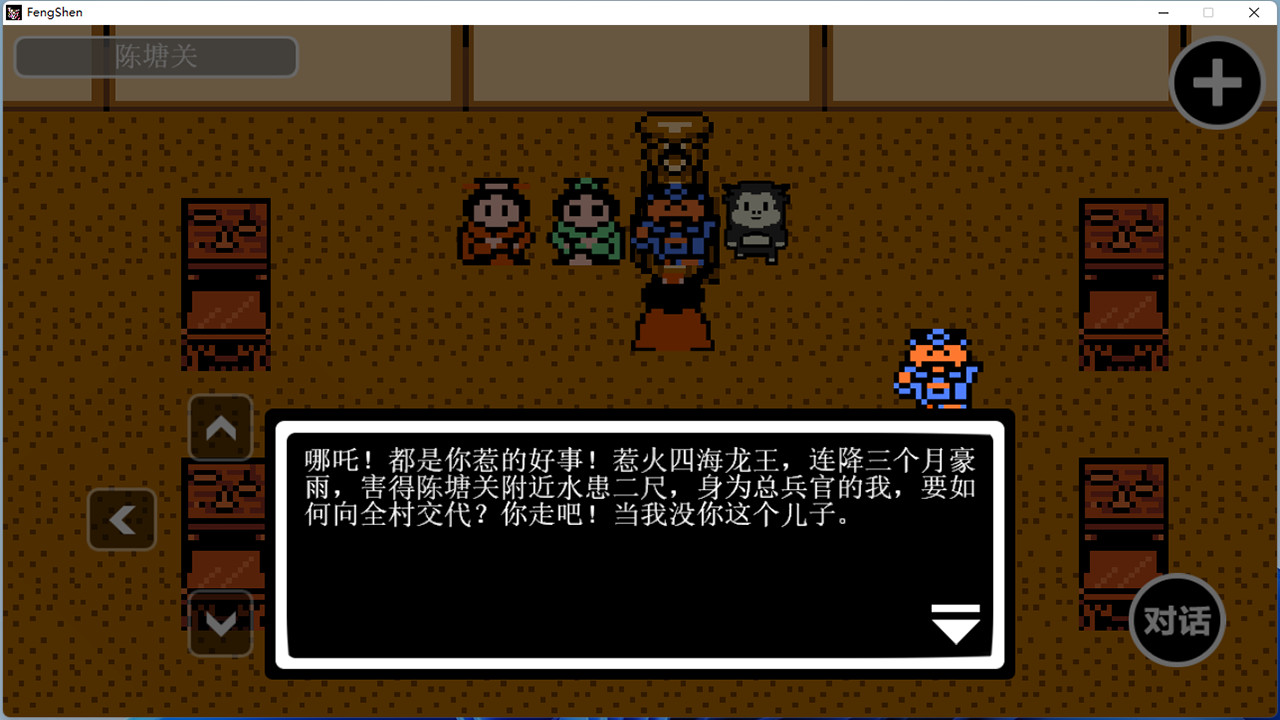Tap the downward triangle to continue dialogue
This screenshot has height=720, width=1280.
(956, 623)
